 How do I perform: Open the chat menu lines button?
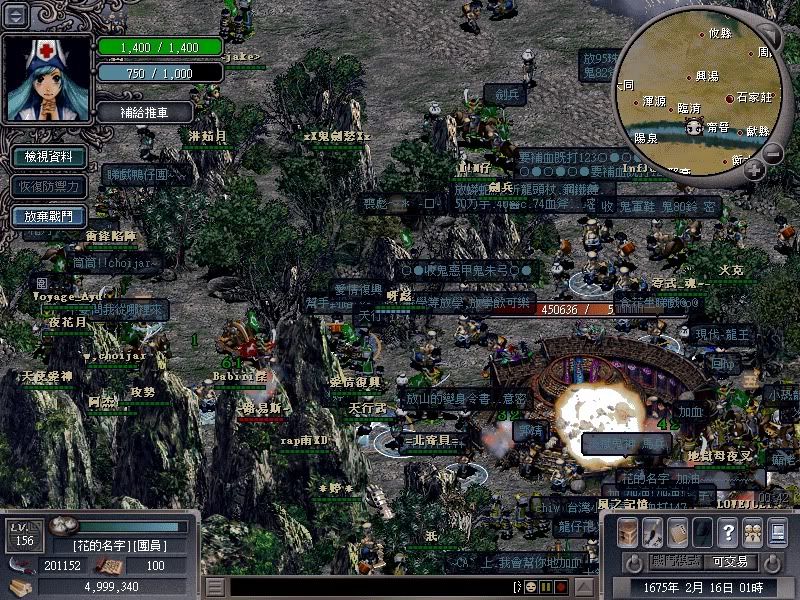click(x=214, y=587)
